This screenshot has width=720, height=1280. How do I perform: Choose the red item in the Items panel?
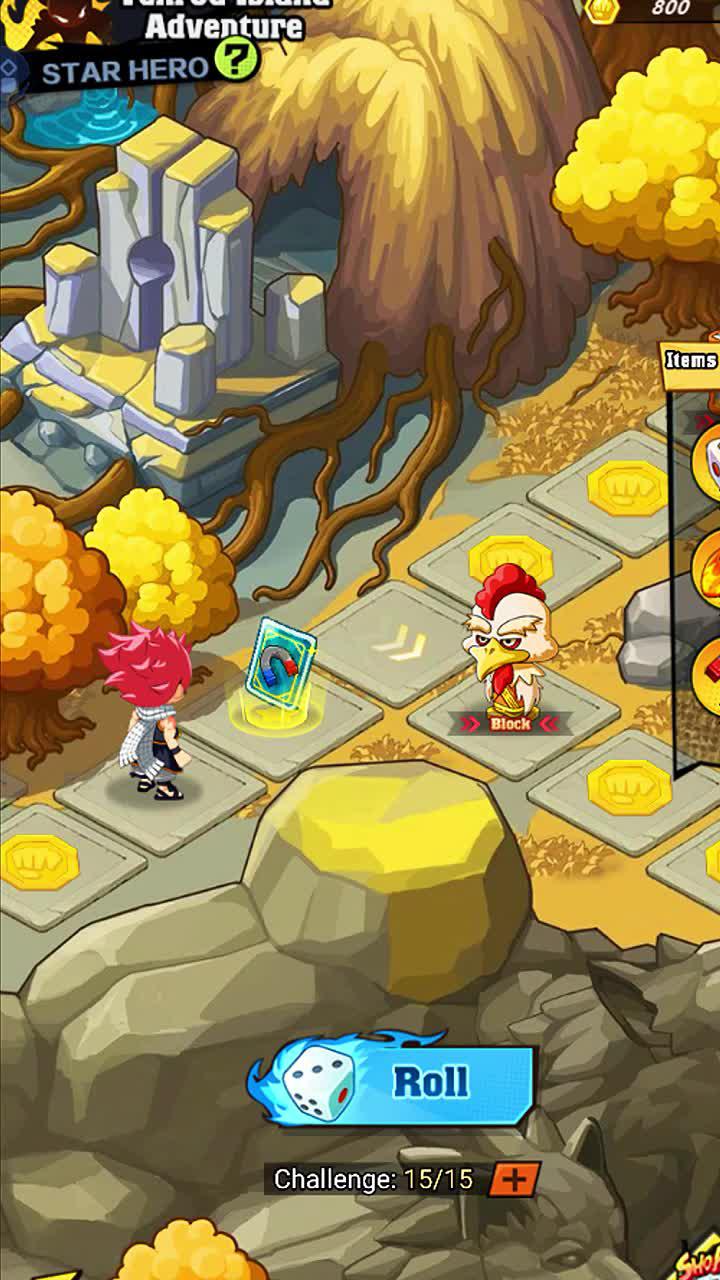tap(708, 669)
